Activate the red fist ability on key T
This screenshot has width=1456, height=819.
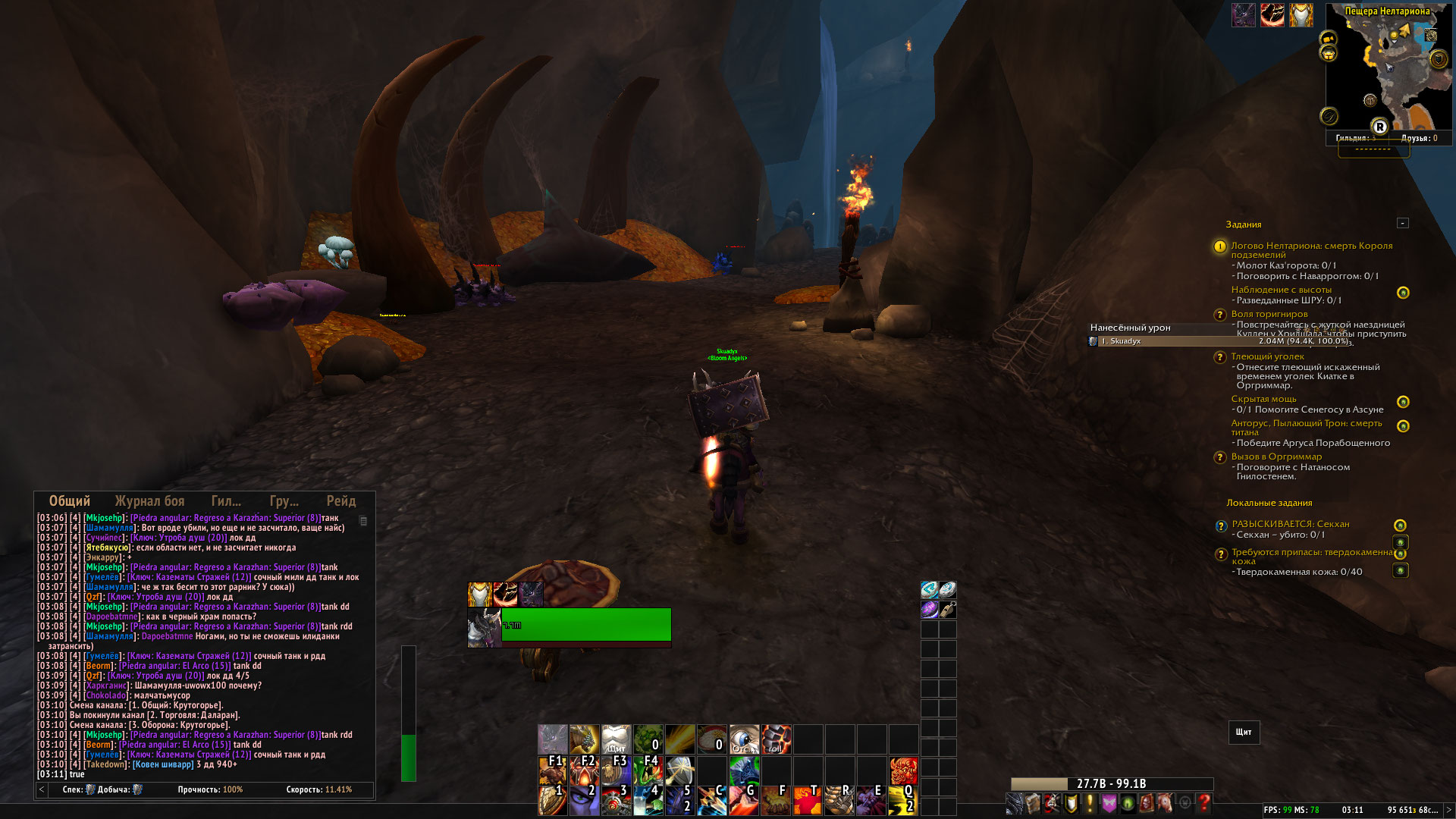(x=807, y=801)
